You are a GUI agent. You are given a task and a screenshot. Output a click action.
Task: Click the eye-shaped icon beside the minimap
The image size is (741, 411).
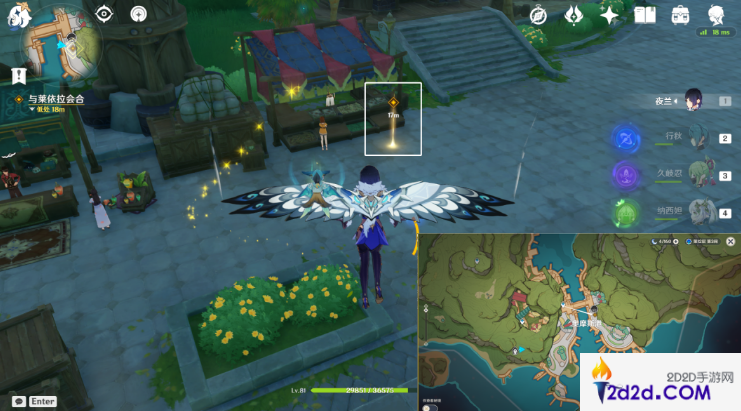click(104, 14)
